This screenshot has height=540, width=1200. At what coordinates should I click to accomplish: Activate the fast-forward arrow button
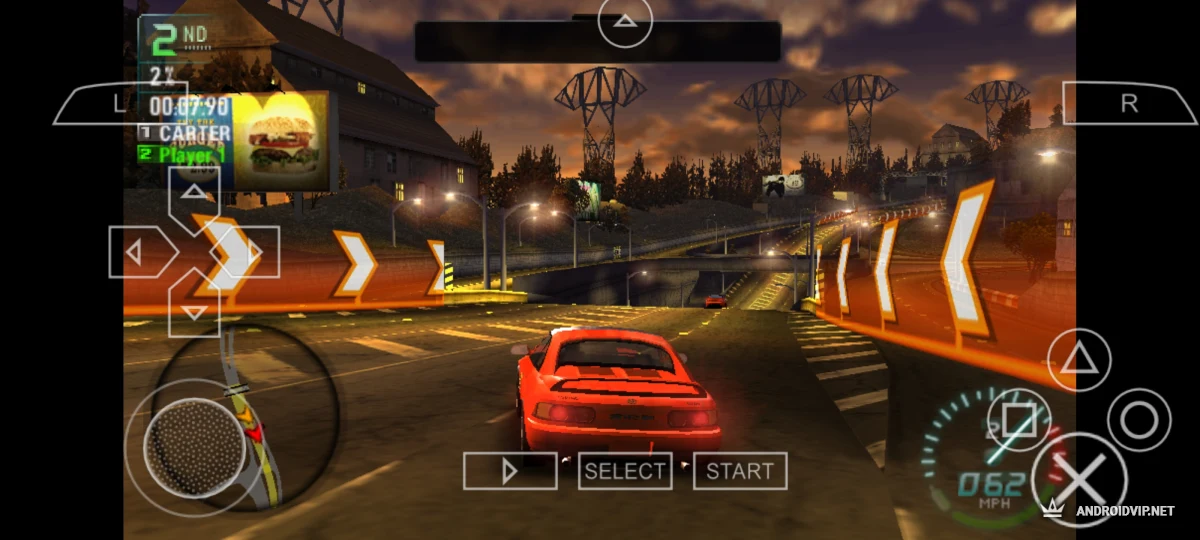(x=510, y=471)
